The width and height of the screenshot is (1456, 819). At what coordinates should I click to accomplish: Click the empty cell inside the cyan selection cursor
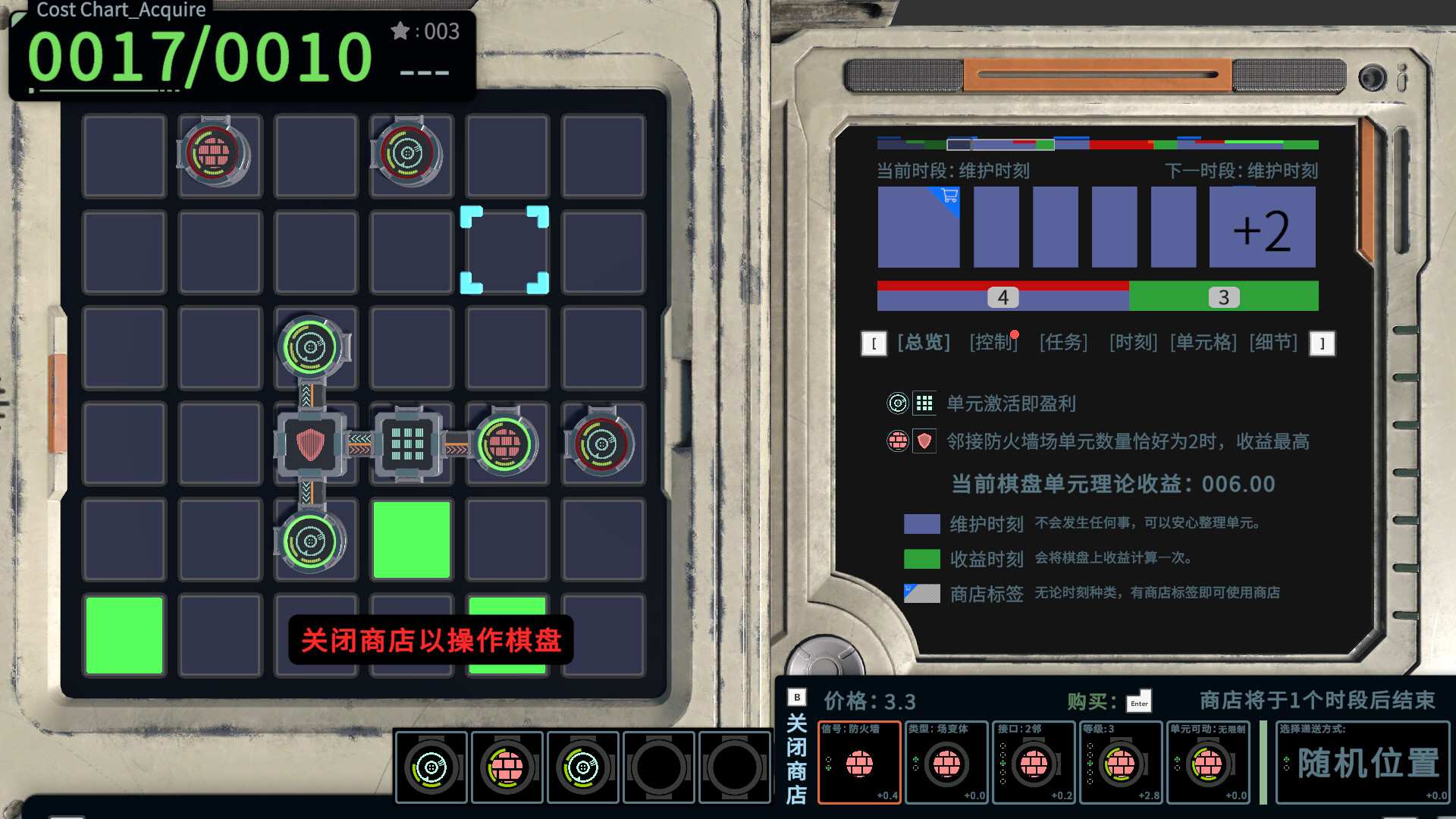click(507, 251)
